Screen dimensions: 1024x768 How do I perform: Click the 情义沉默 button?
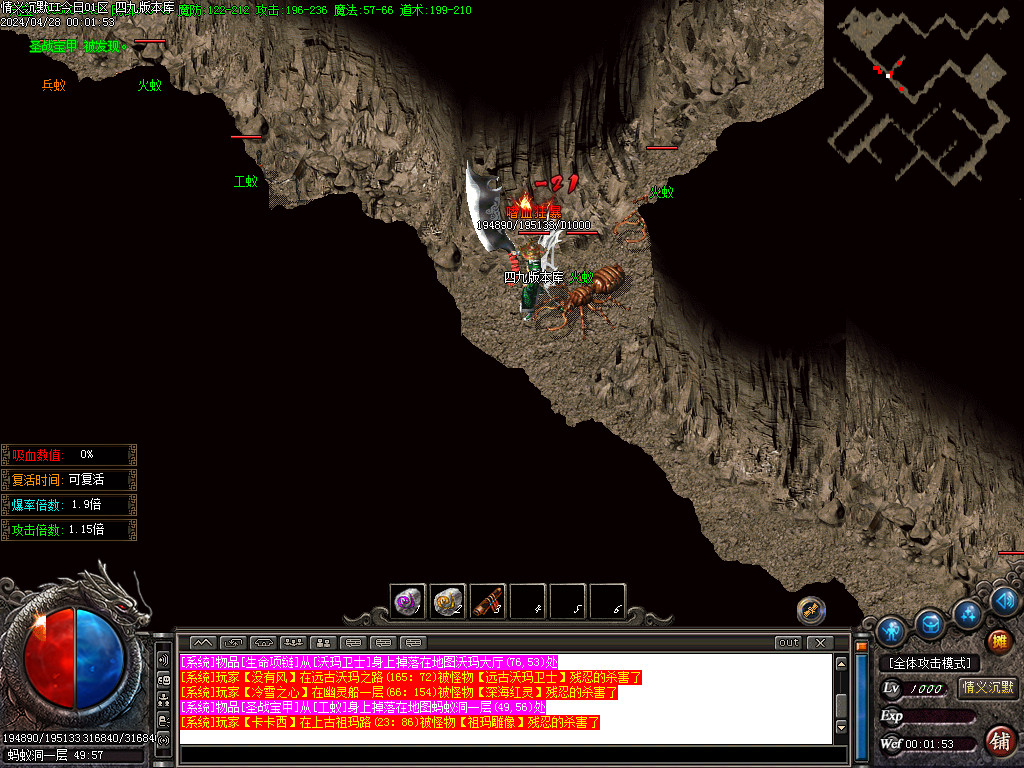[987, 687]
